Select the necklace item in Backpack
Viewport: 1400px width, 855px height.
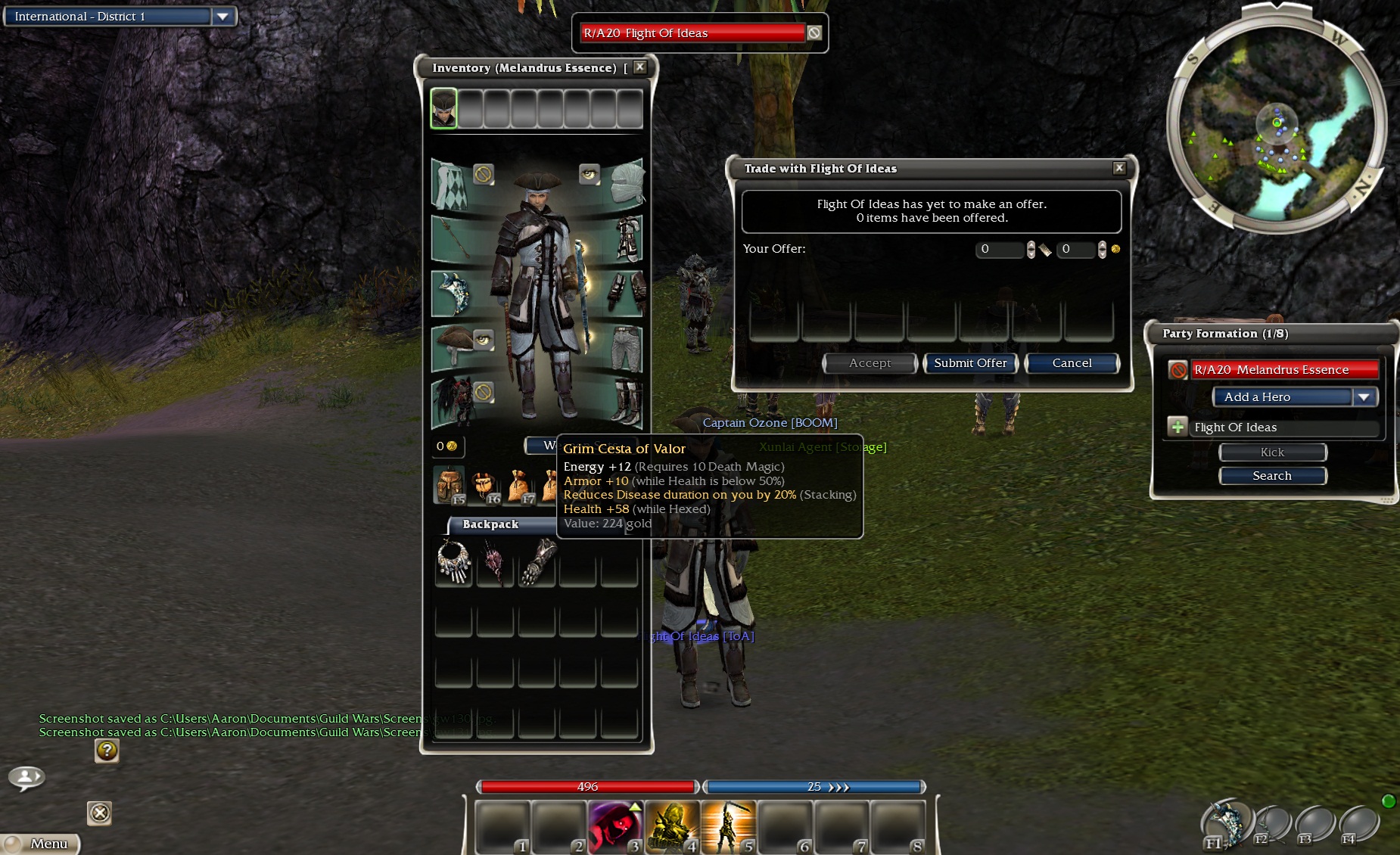[454, 563]
